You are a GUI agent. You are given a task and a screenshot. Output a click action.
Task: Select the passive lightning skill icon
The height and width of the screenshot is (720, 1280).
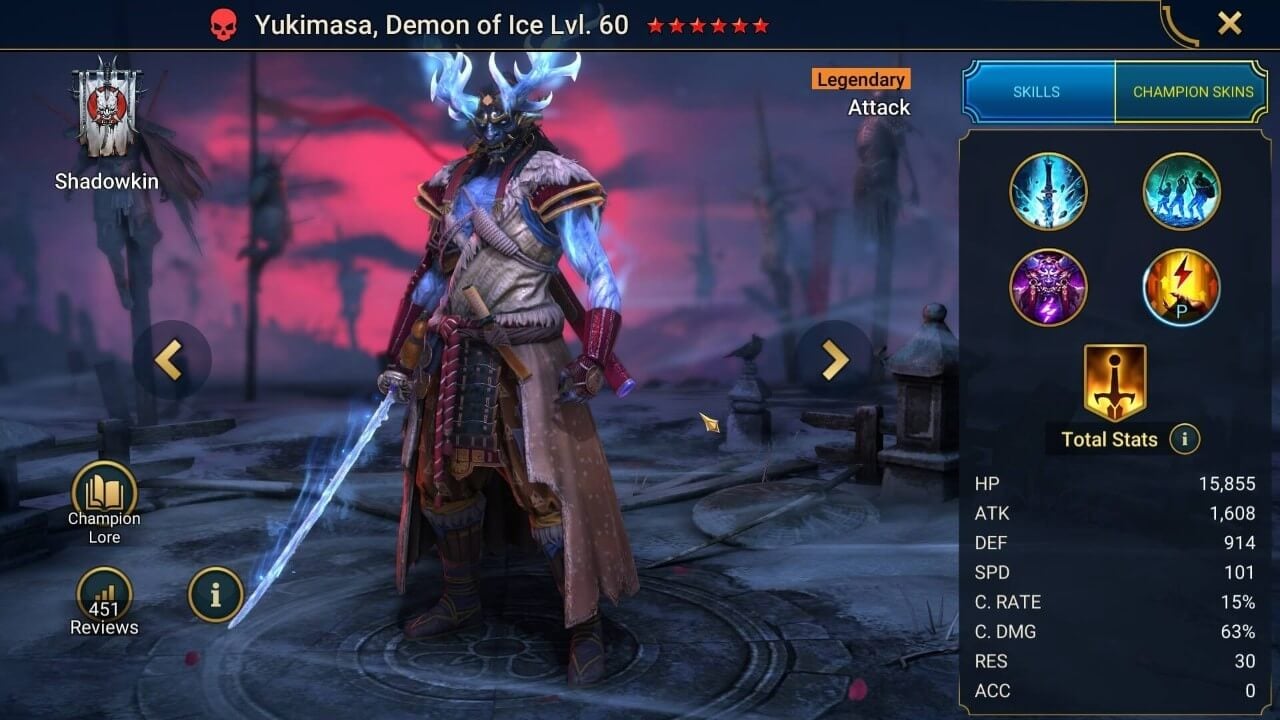coord(1181,287)
